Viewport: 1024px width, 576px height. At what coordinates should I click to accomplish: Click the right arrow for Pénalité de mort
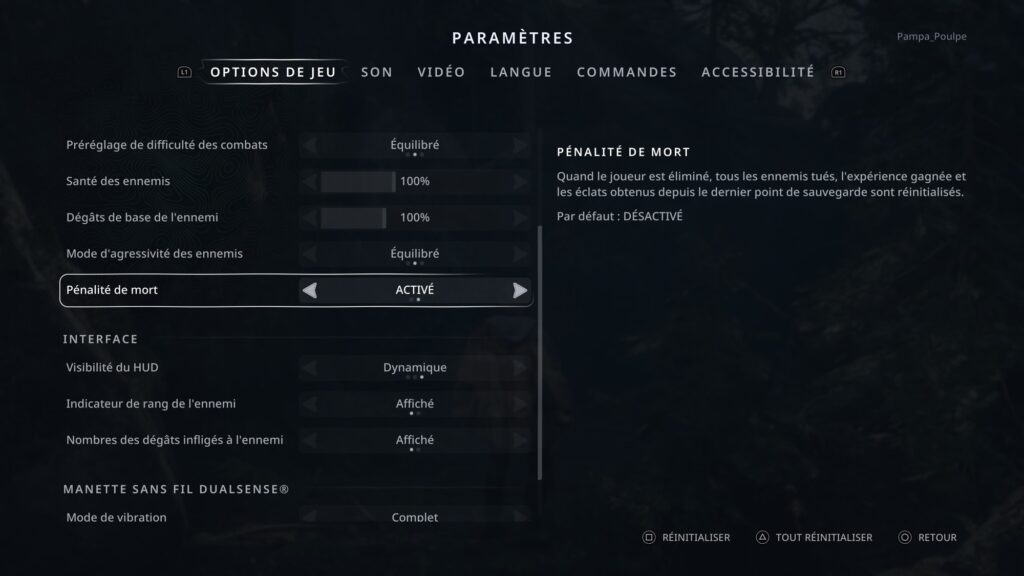[x=520, y=291]
